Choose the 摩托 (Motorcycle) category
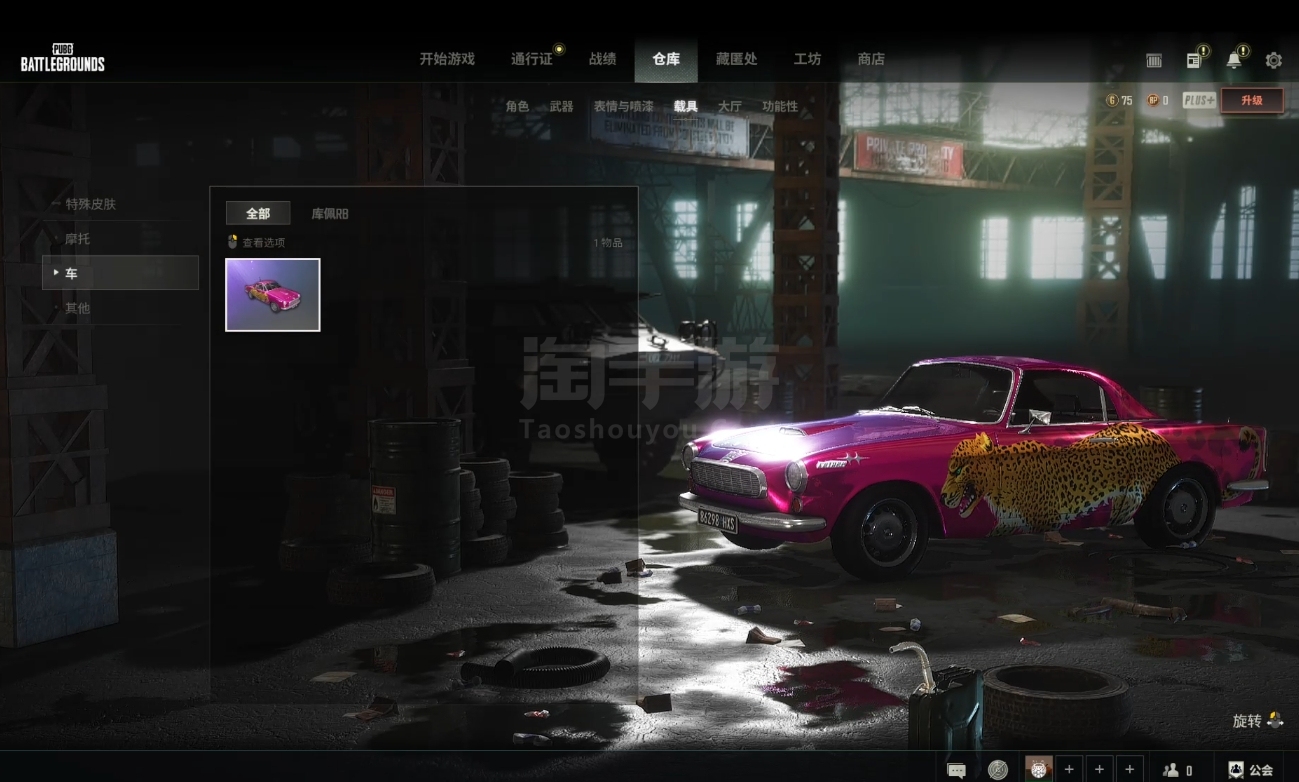This screenshot has height=782, width=1299. click(78, 239)
